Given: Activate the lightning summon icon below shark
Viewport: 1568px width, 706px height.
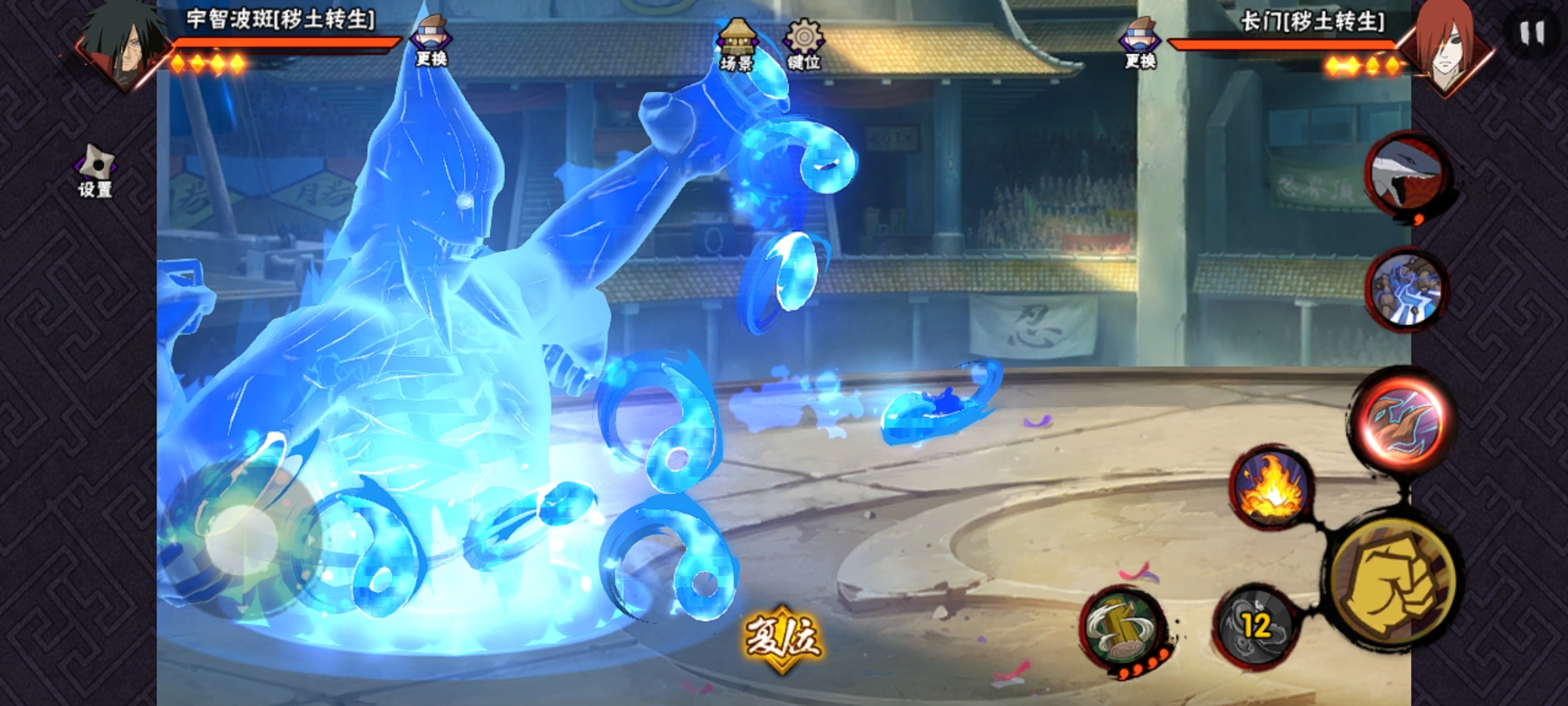Looking at the screenshot, I should (1407, 289).
